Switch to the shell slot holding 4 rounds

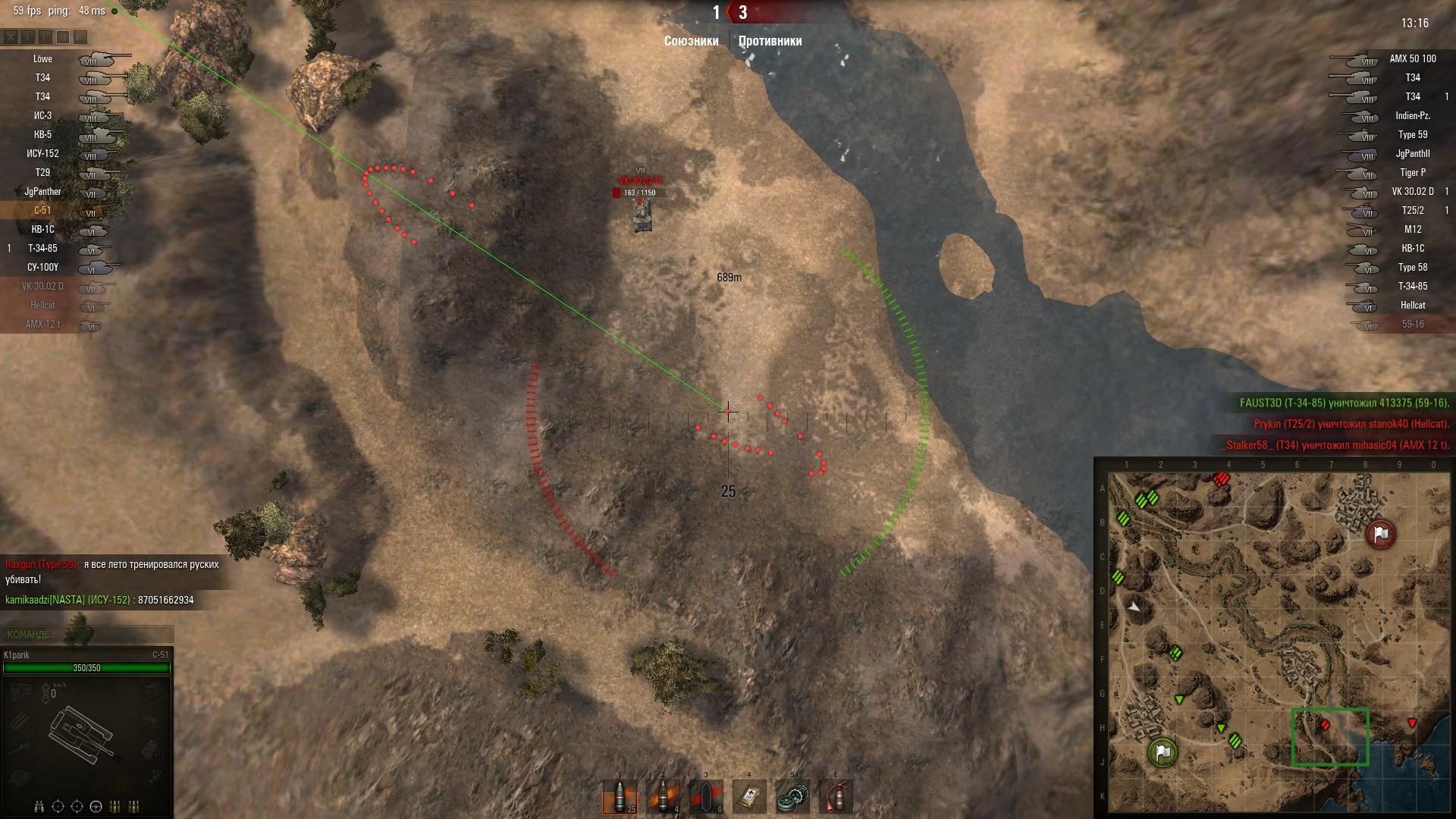(x=663, y=797)
